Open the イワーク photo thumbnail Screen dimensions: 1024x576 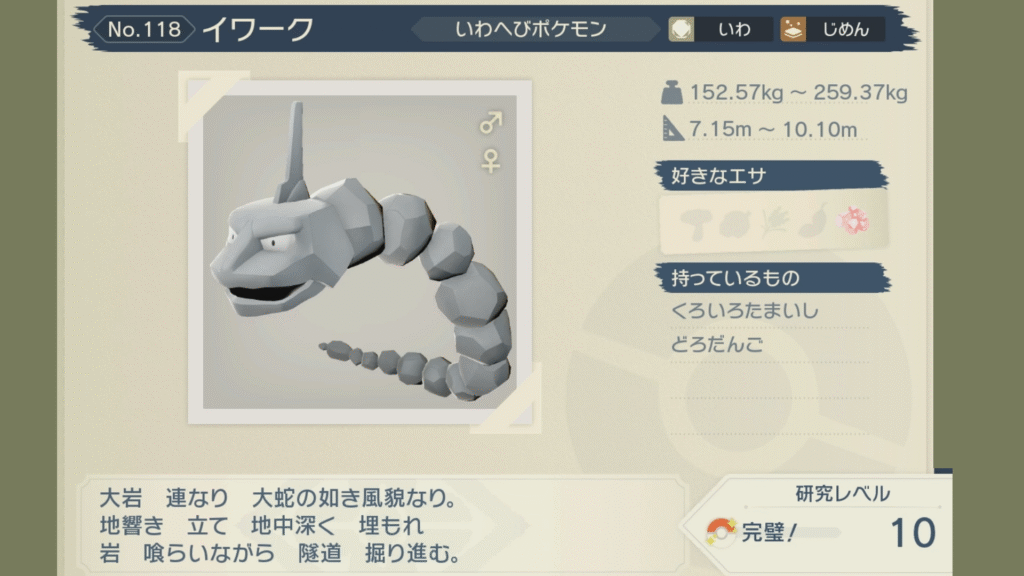click(x=360, y=252)
